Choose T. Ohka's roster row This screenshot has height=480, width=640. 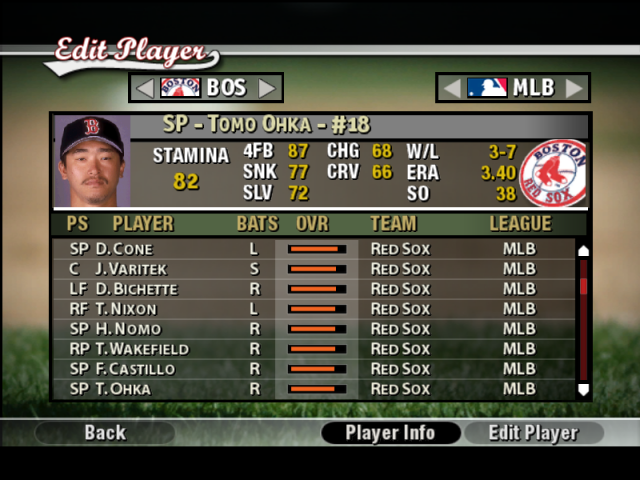pos(310,389)
